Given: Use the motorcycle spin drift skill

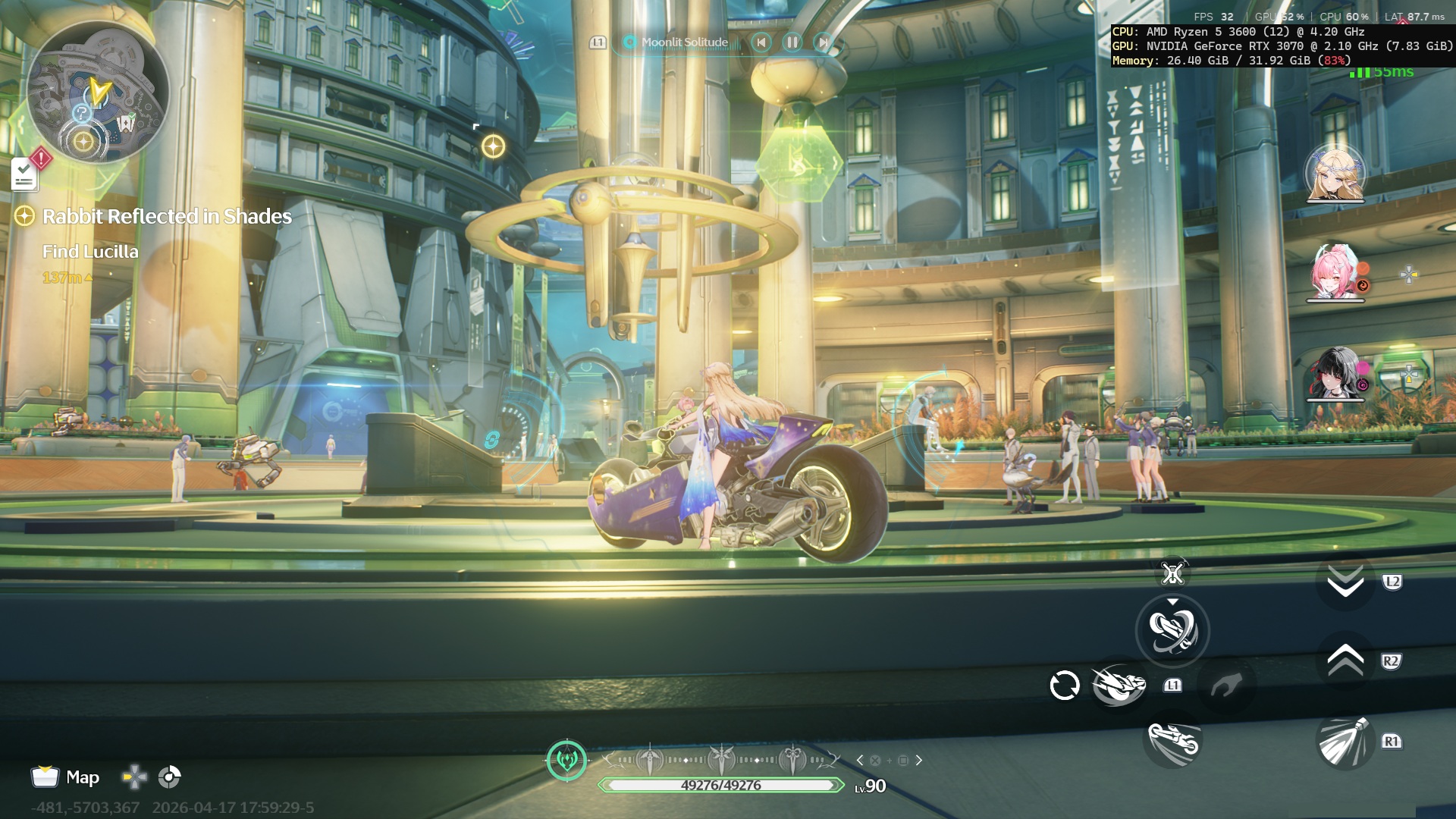Looking at the screenshot, I should (x=1172, y=630).
